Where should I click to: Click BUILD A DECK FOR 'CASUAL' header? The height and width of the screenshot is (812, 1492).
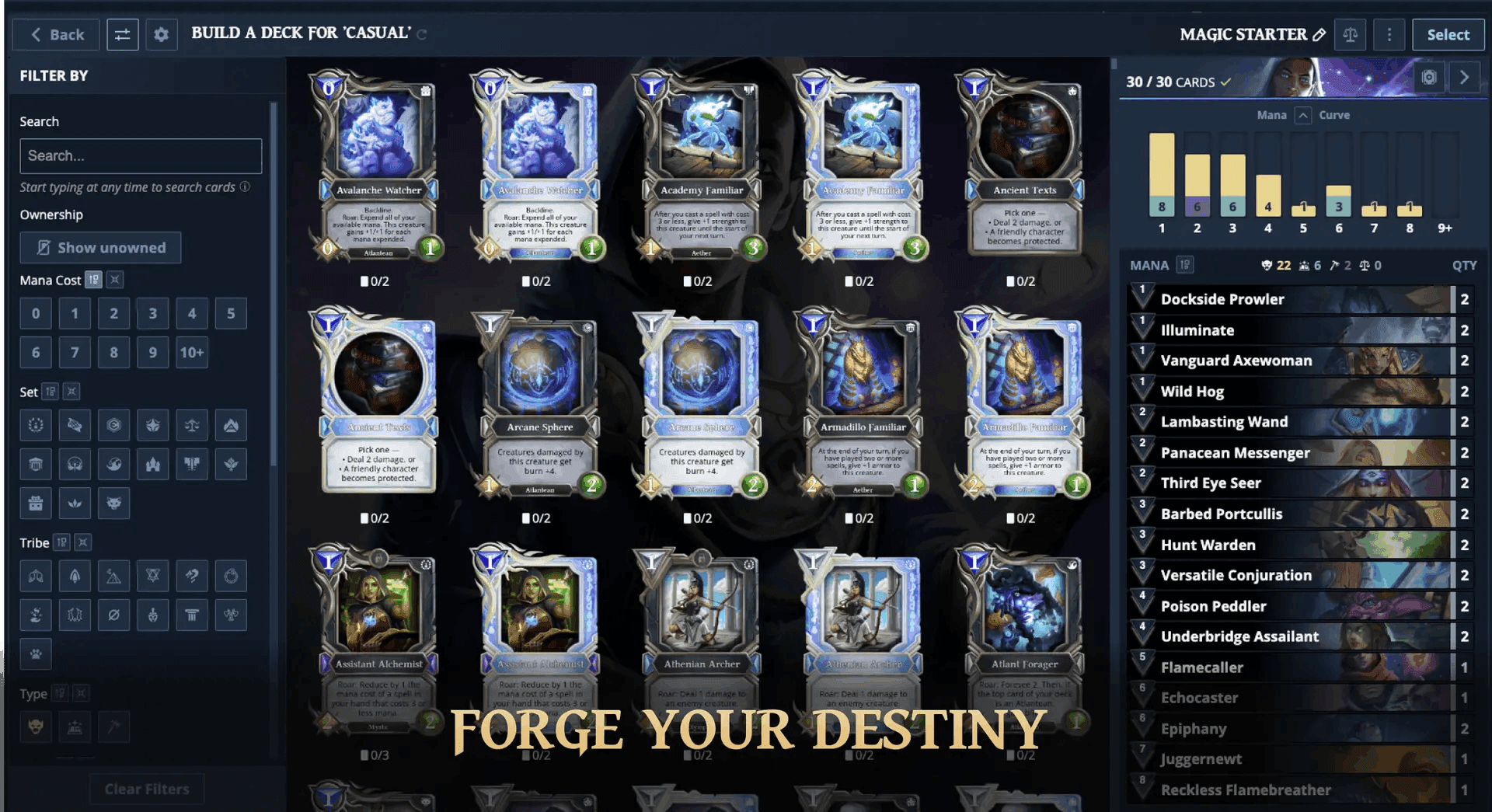click(x=302, y=33)
